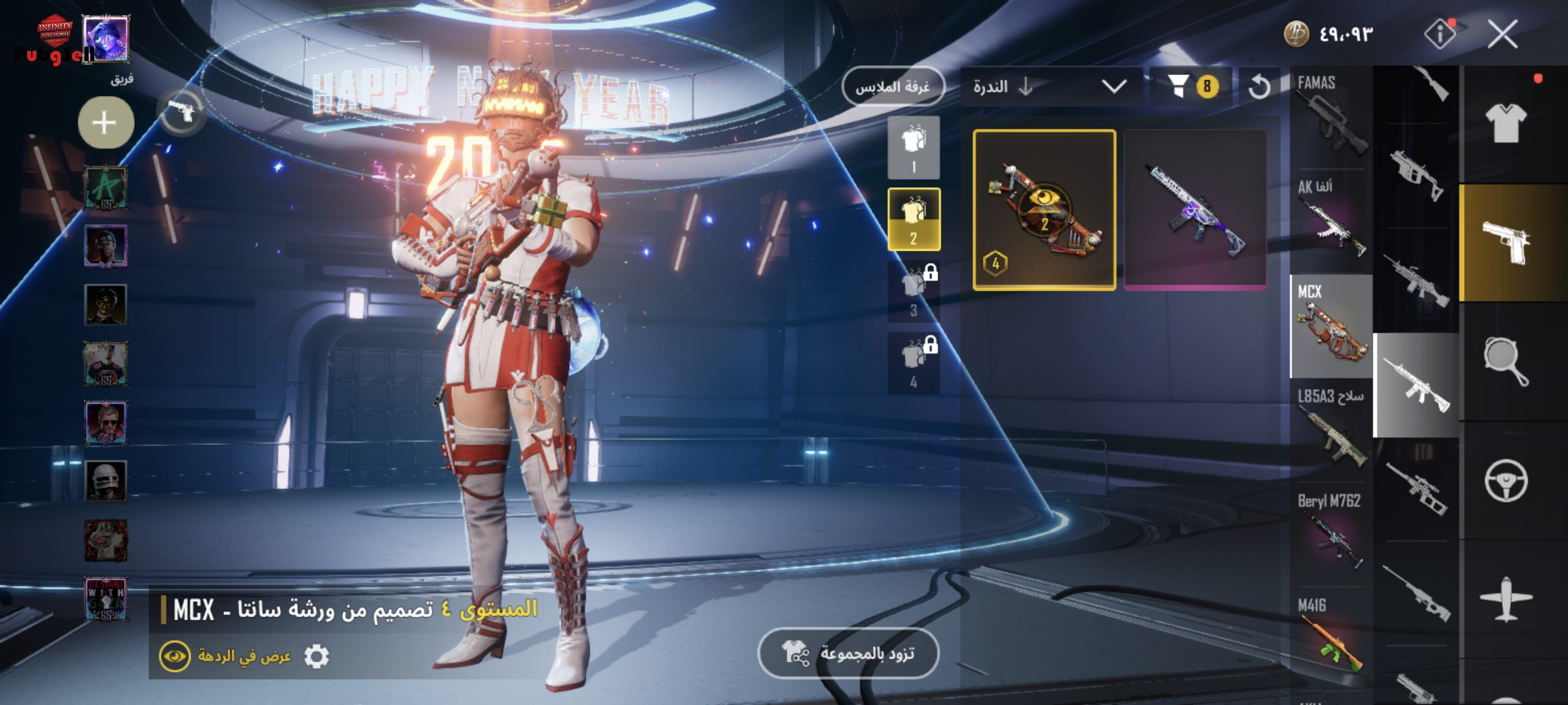Image resolution: width=1568 pixels, height=705 pixels.
Task: Open the wardrobe room button
Action: (x=892, y=86)
